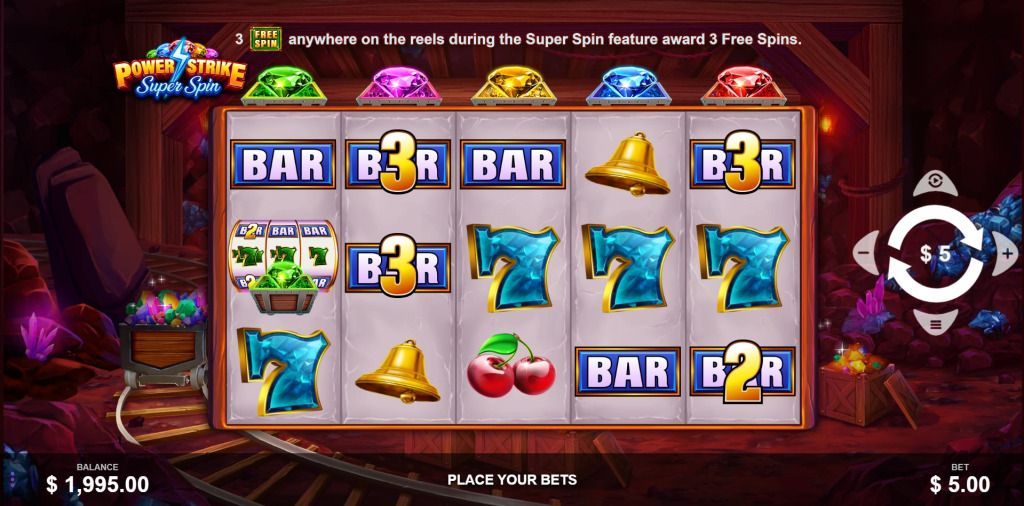This screenshot has height=506, width=1024.
Task: Open the autoplay options above the spin button
Action: pos(935,182)
